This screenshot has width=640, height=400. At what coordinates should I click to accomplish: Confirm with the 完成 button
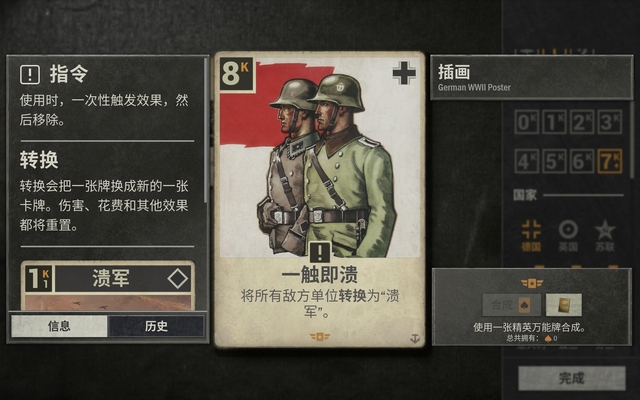coord(571,378)
